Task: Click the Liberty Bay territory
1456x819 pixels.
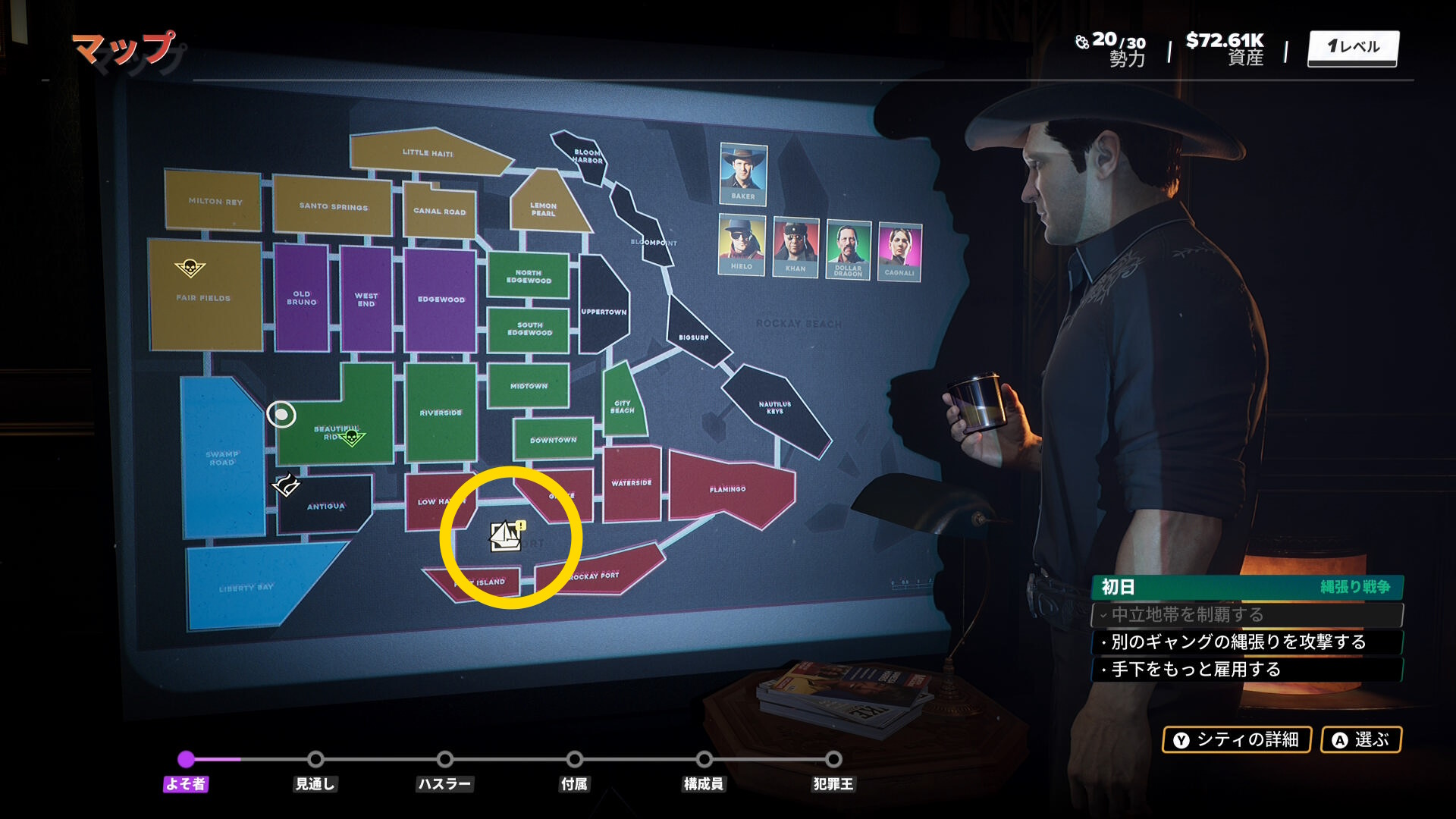Action: [x=246, y=588]
